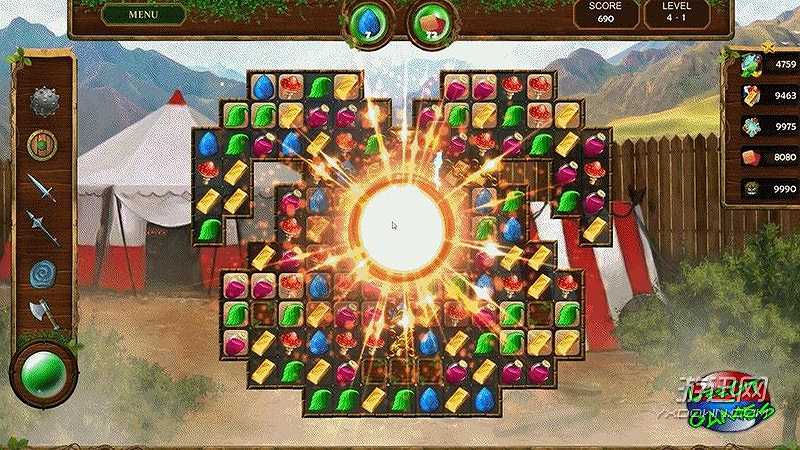Image resolution: width=800 pixels, height=450 pixels.
Task: Activate the green wooden shield power-up
Action: (x=43, y=143)
